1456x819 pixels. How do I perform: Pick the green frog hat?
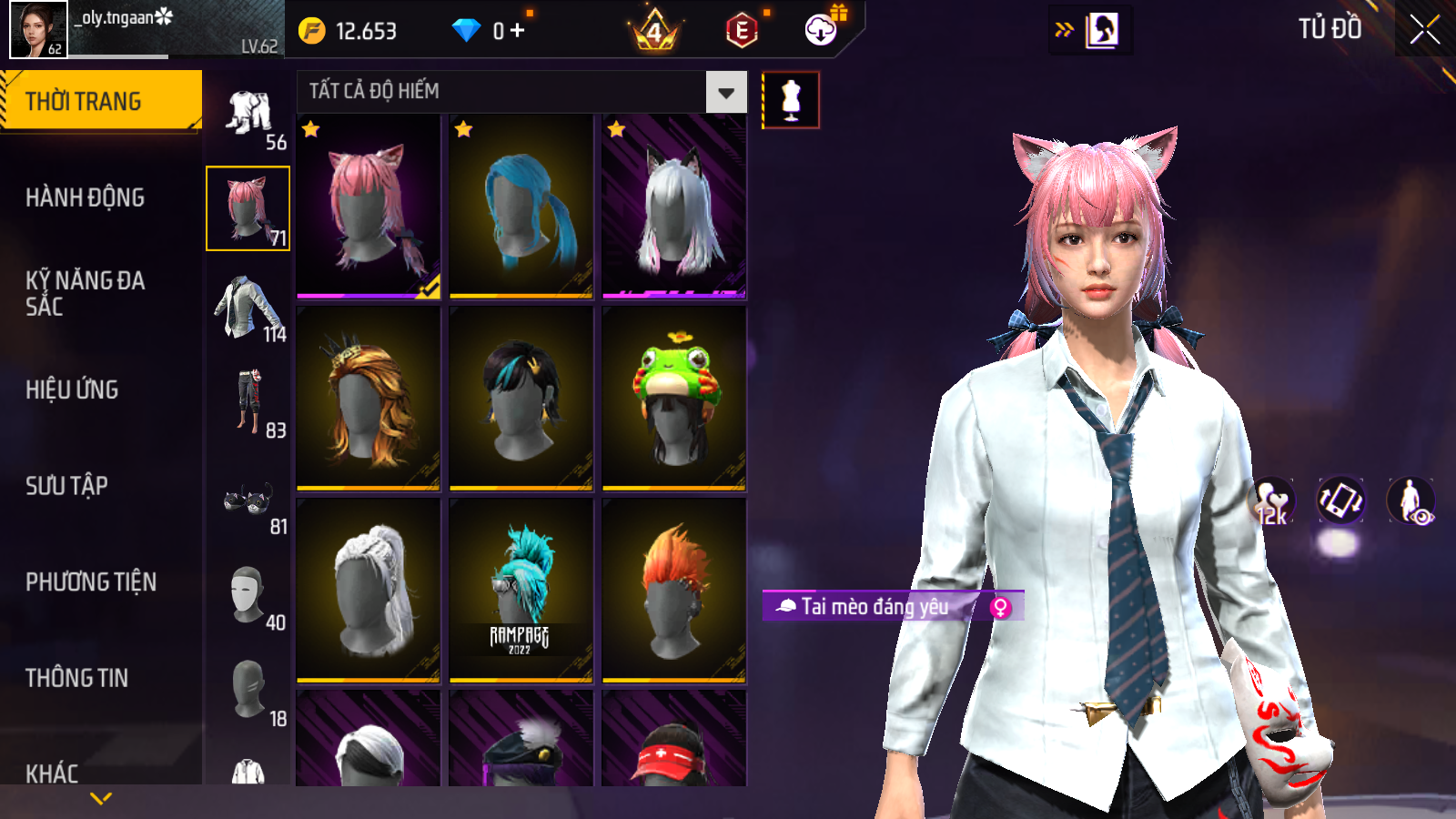tap(674, 399)
